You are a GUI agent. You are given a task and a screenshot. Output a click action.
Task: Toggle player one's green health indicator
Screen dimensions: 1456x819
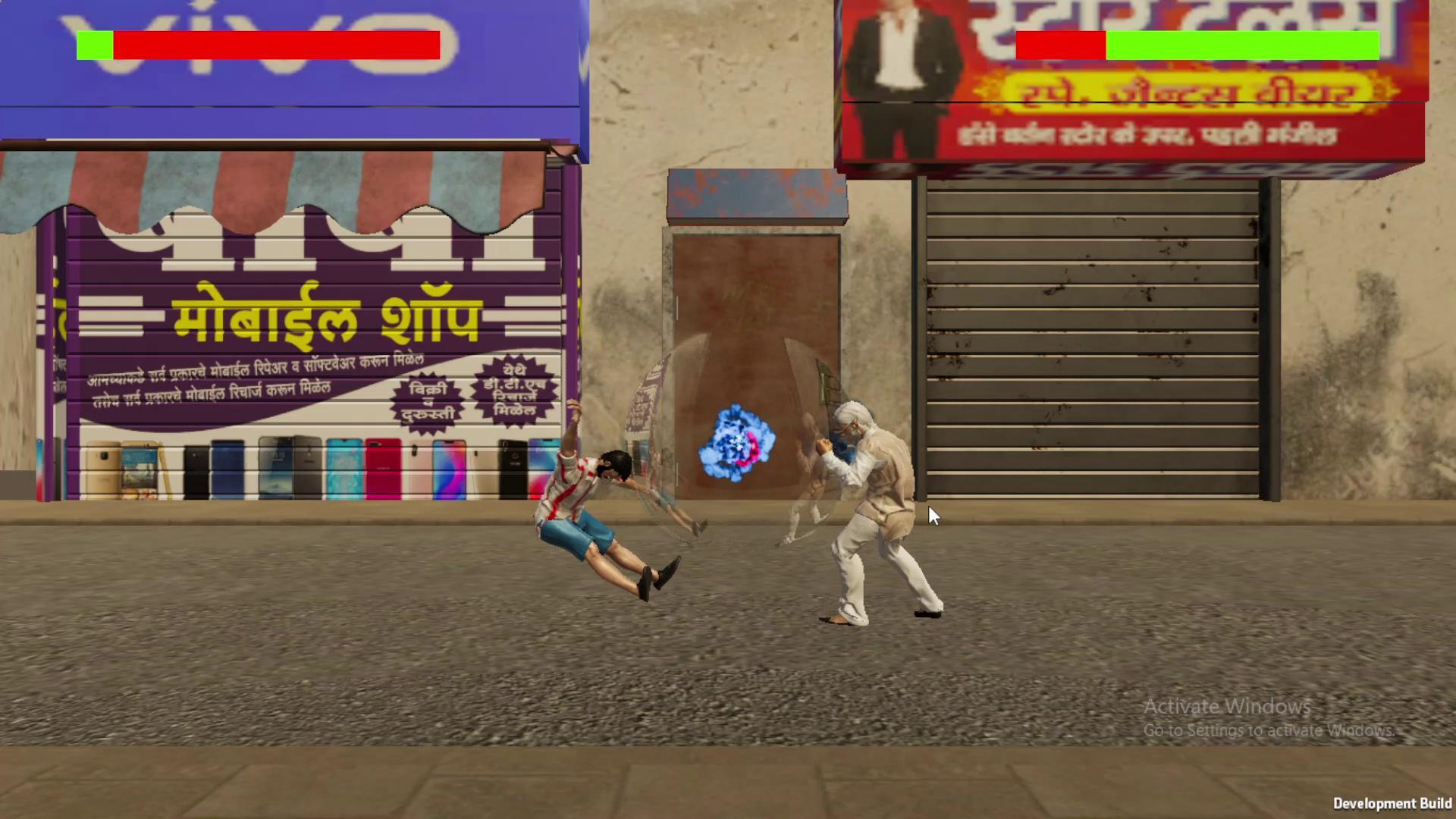tap(94, 44)
